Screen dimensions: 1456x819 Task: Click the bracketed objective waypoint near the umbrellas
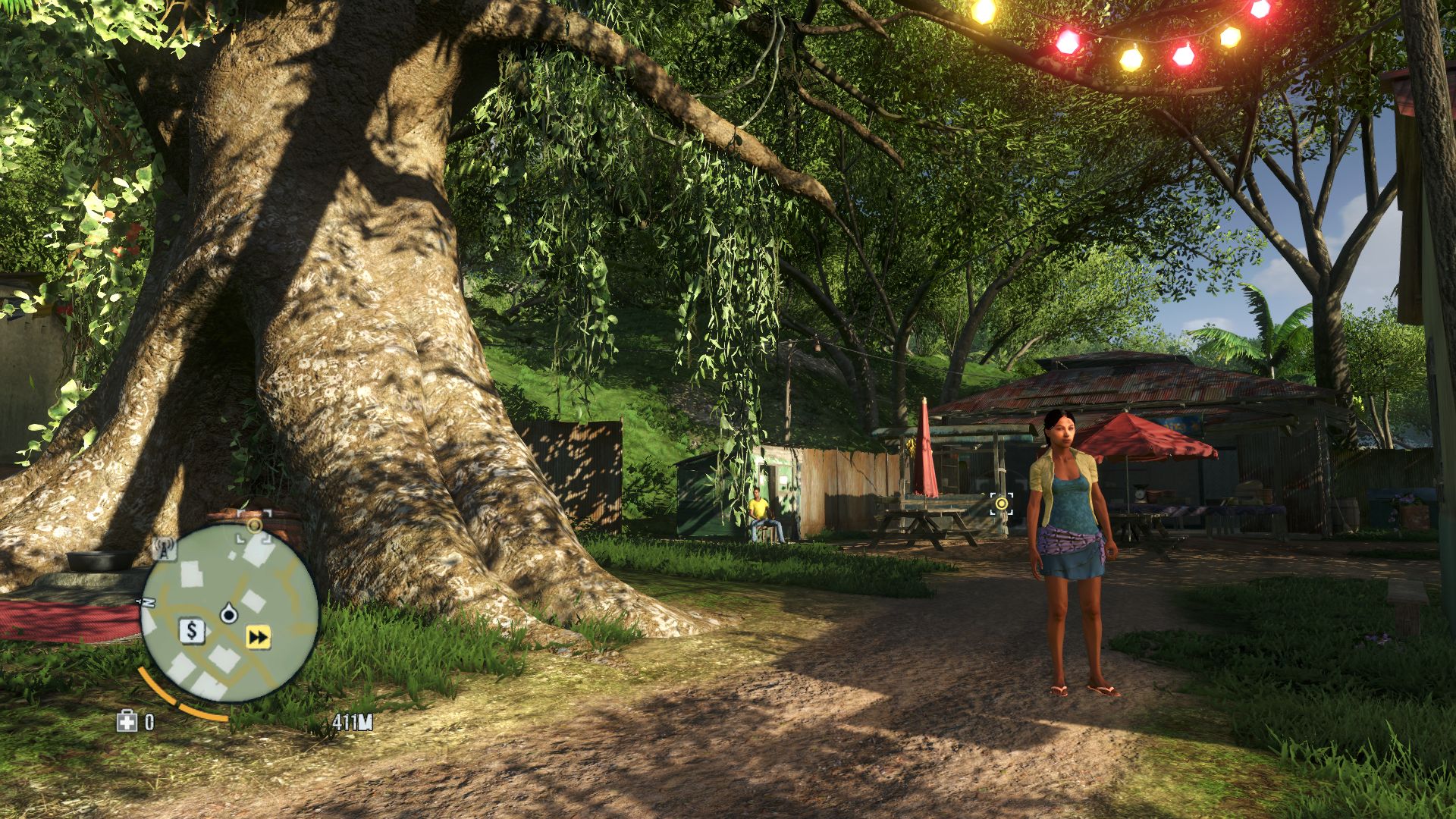coord(1002,503)
